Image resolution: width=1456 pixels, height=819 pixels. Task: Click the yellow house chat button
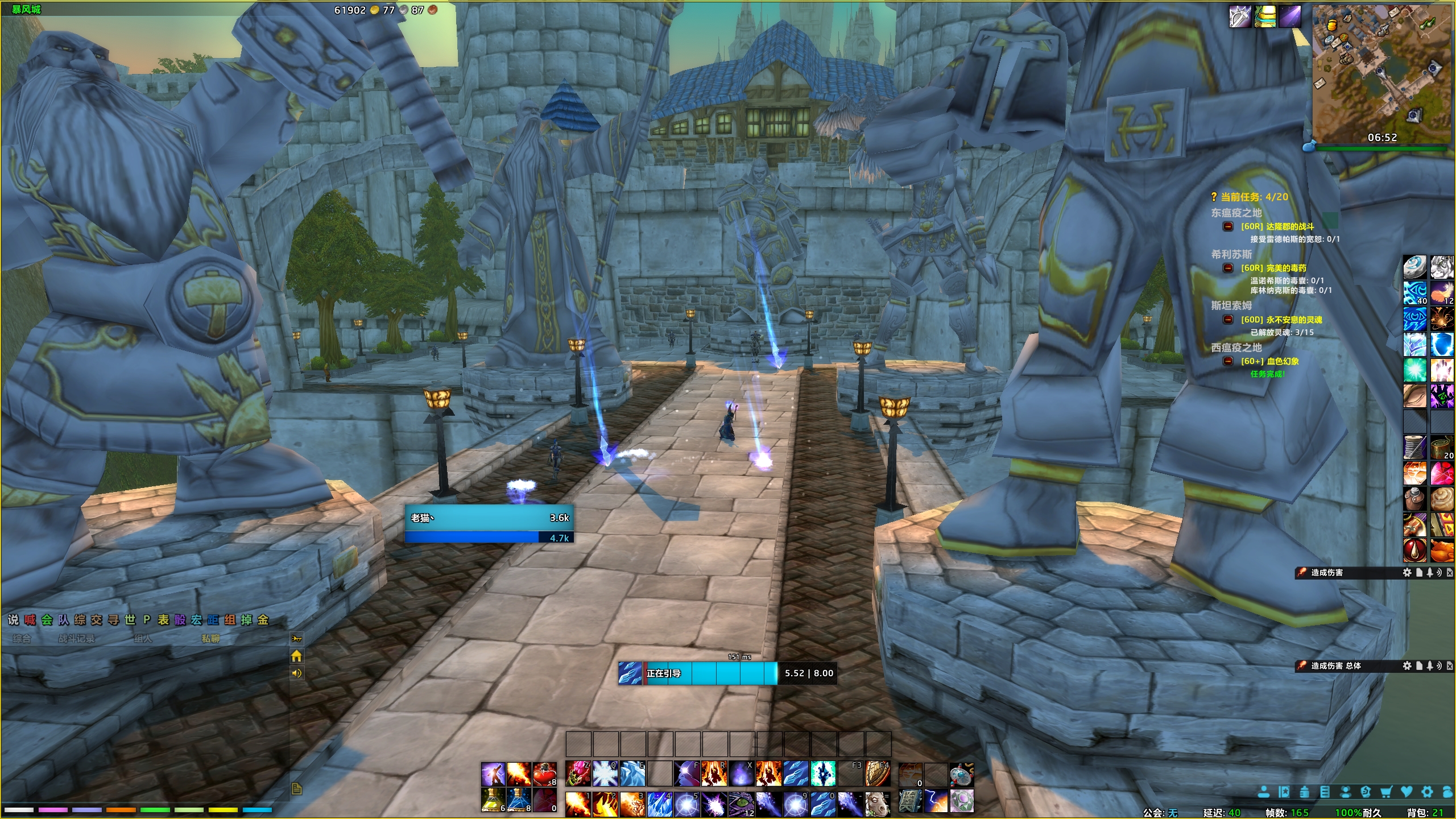[x=296, y=656]
